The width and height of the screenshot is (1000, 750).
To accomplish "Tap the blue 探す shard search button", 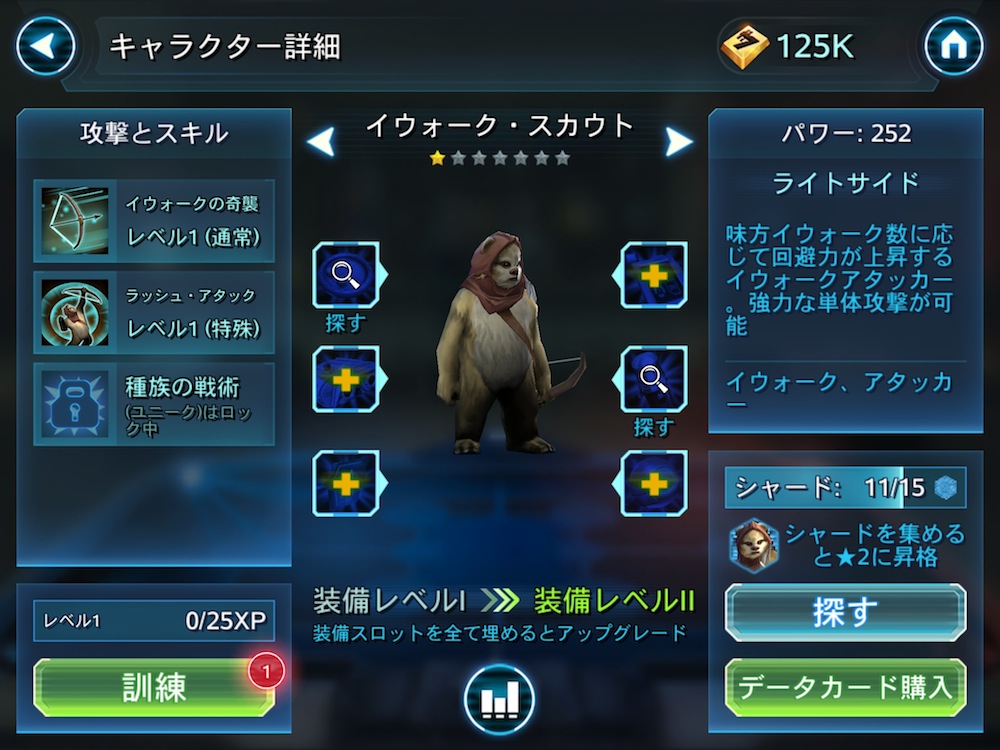I will 845,612.
